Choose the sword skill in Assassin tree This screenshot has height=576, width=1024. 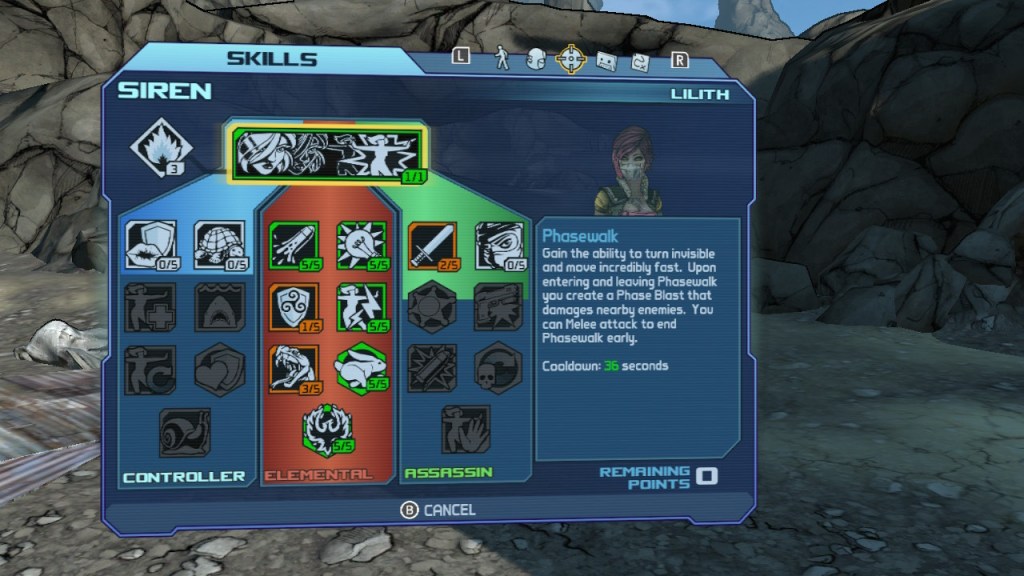click(432, 245)
